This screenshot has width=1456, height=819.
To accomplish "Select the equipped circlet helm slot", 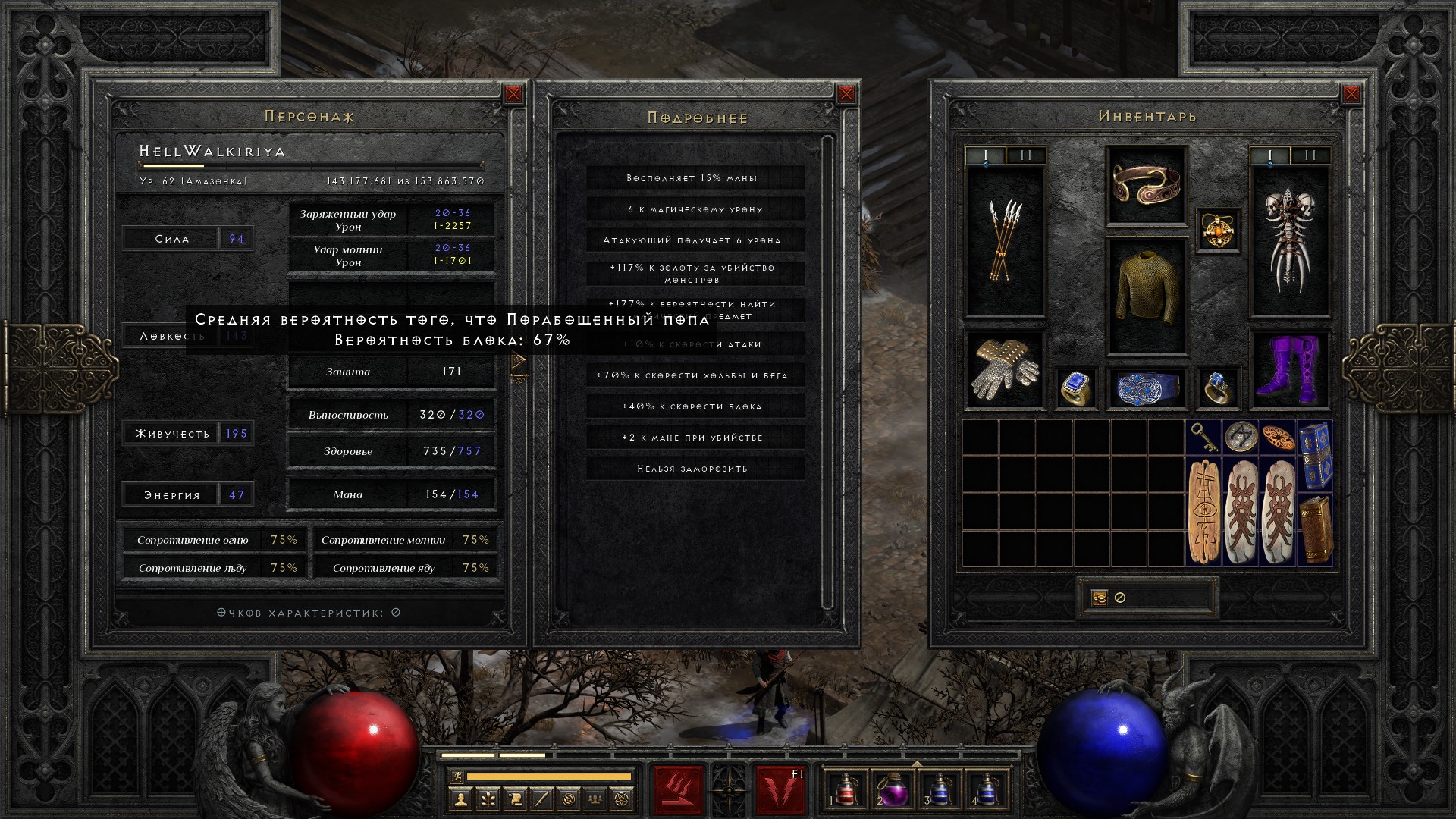I will coord(1146,185).
